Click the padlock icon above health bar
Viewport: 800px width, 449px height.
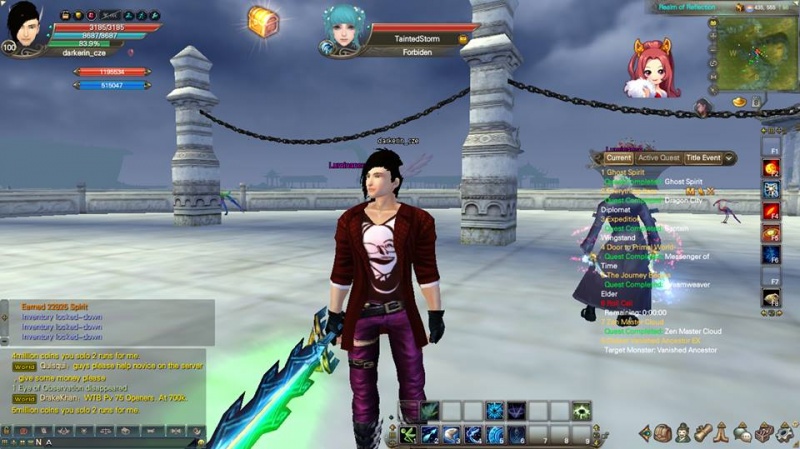pos(66,16)
